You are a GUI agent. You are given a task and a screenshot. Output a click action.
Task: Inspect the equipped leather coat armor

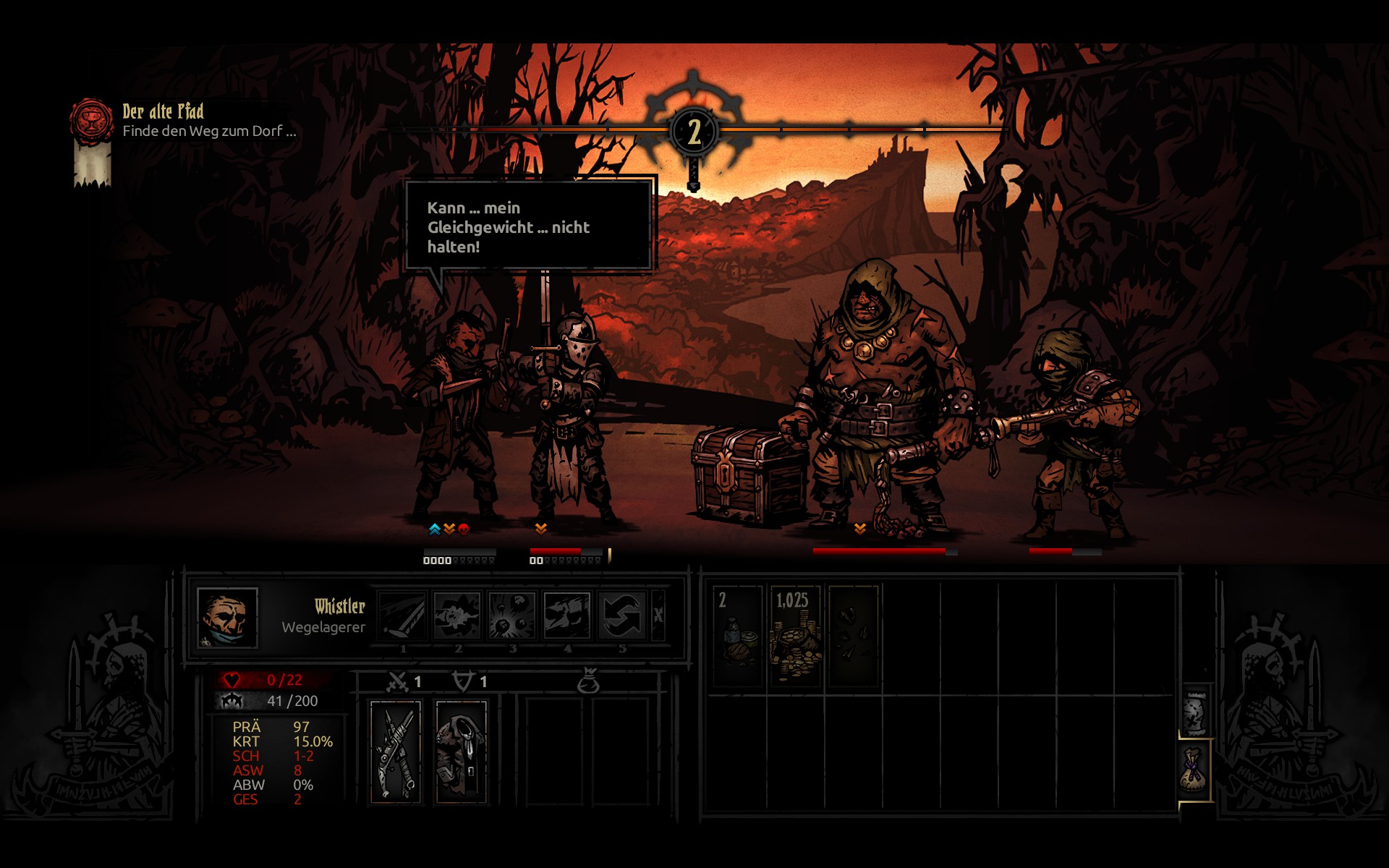462,752
